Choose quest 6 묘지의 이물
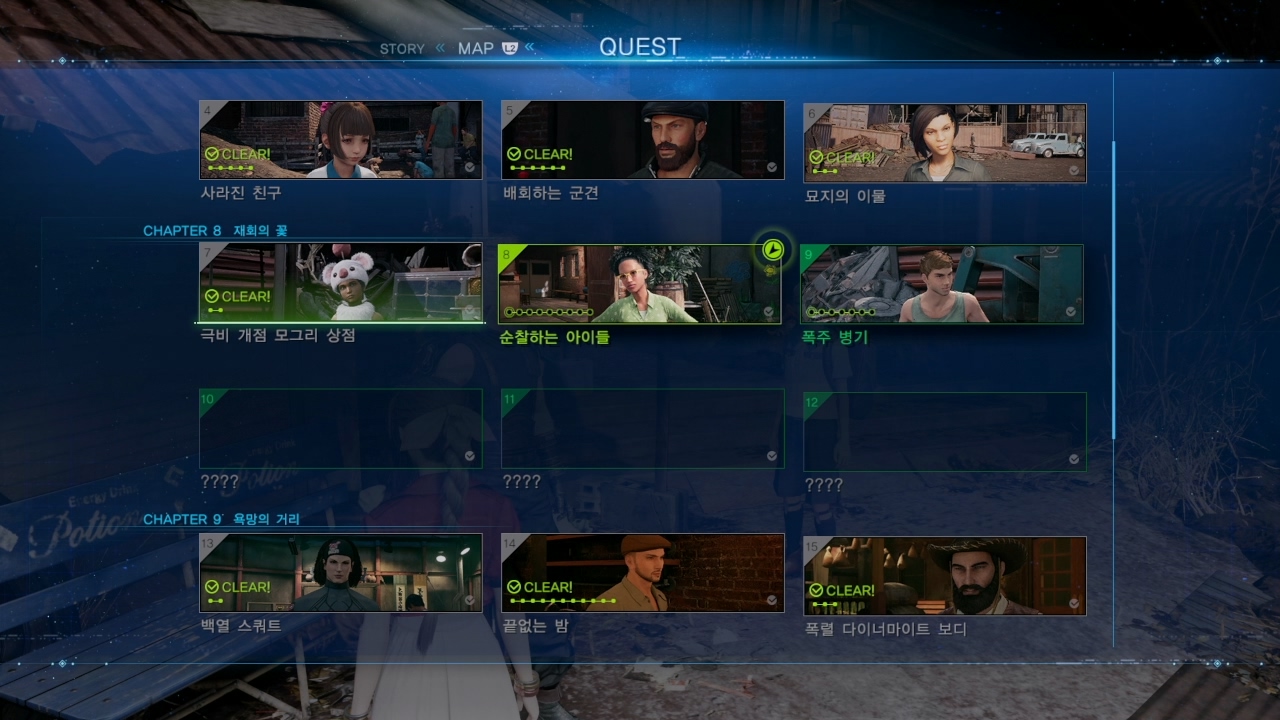 pyautogui.click(x=944, y=143)
